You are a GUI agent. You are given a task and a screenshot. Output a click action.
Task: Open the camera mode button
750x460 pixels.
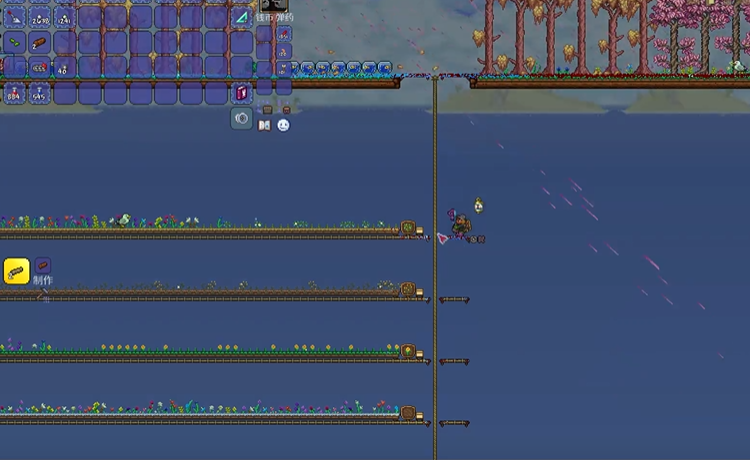point(242,119)
